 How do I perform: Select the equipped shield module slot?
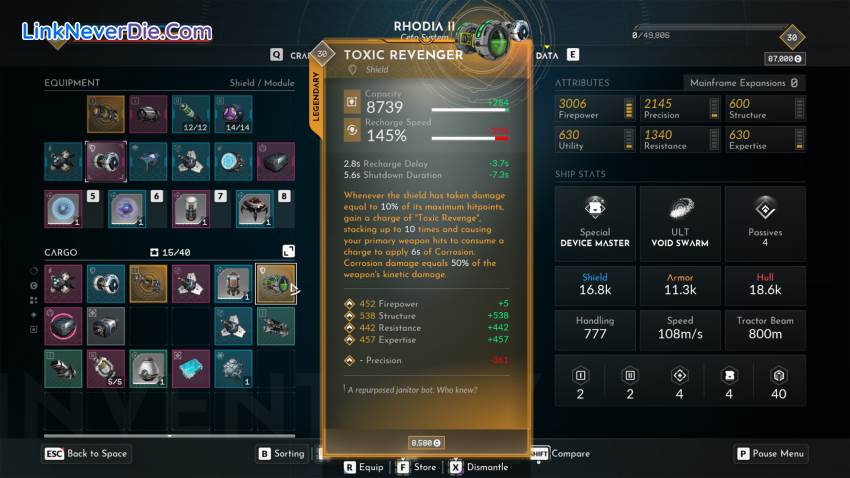tap(105, 161)
